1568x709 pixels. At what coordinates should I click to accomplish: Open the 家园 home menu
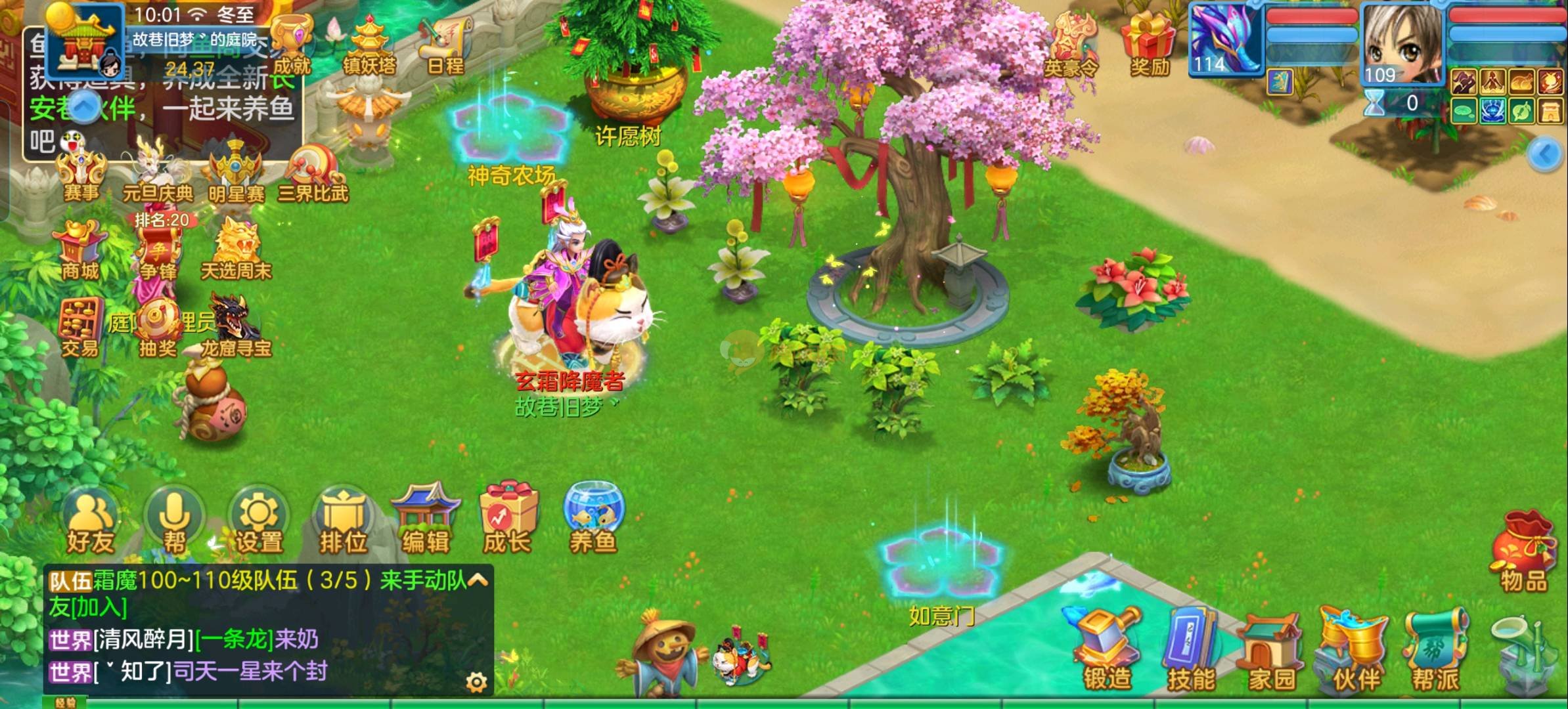(x=1272, y=650)
